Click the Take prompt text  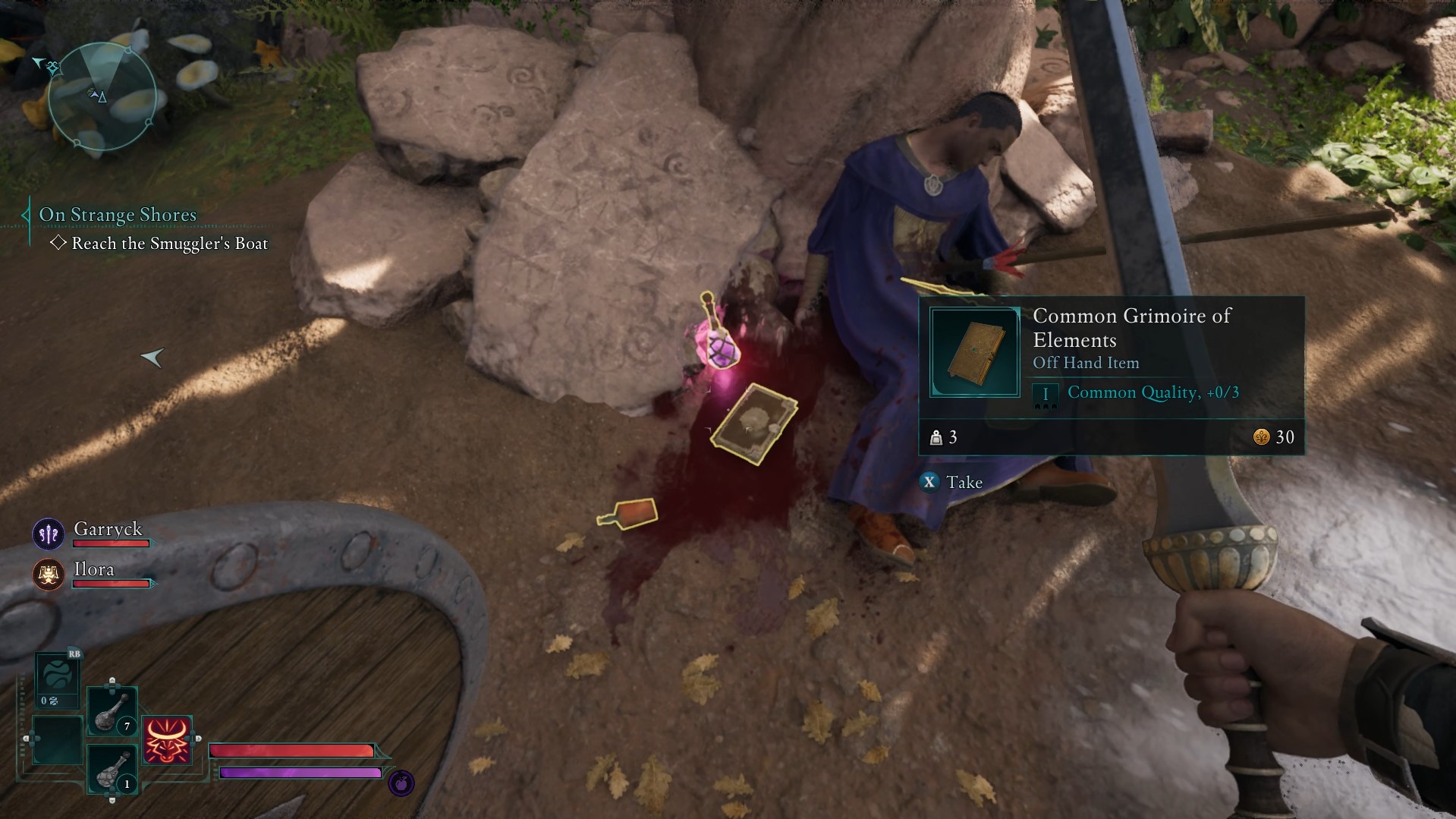(x=963, y=481)
